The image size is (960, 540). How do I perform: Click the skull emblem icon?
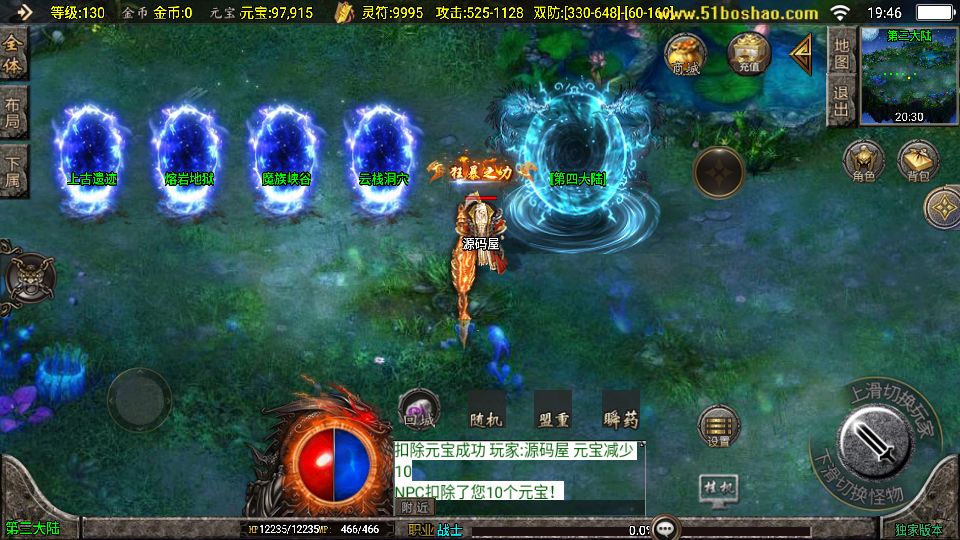[x=29, y=275]
